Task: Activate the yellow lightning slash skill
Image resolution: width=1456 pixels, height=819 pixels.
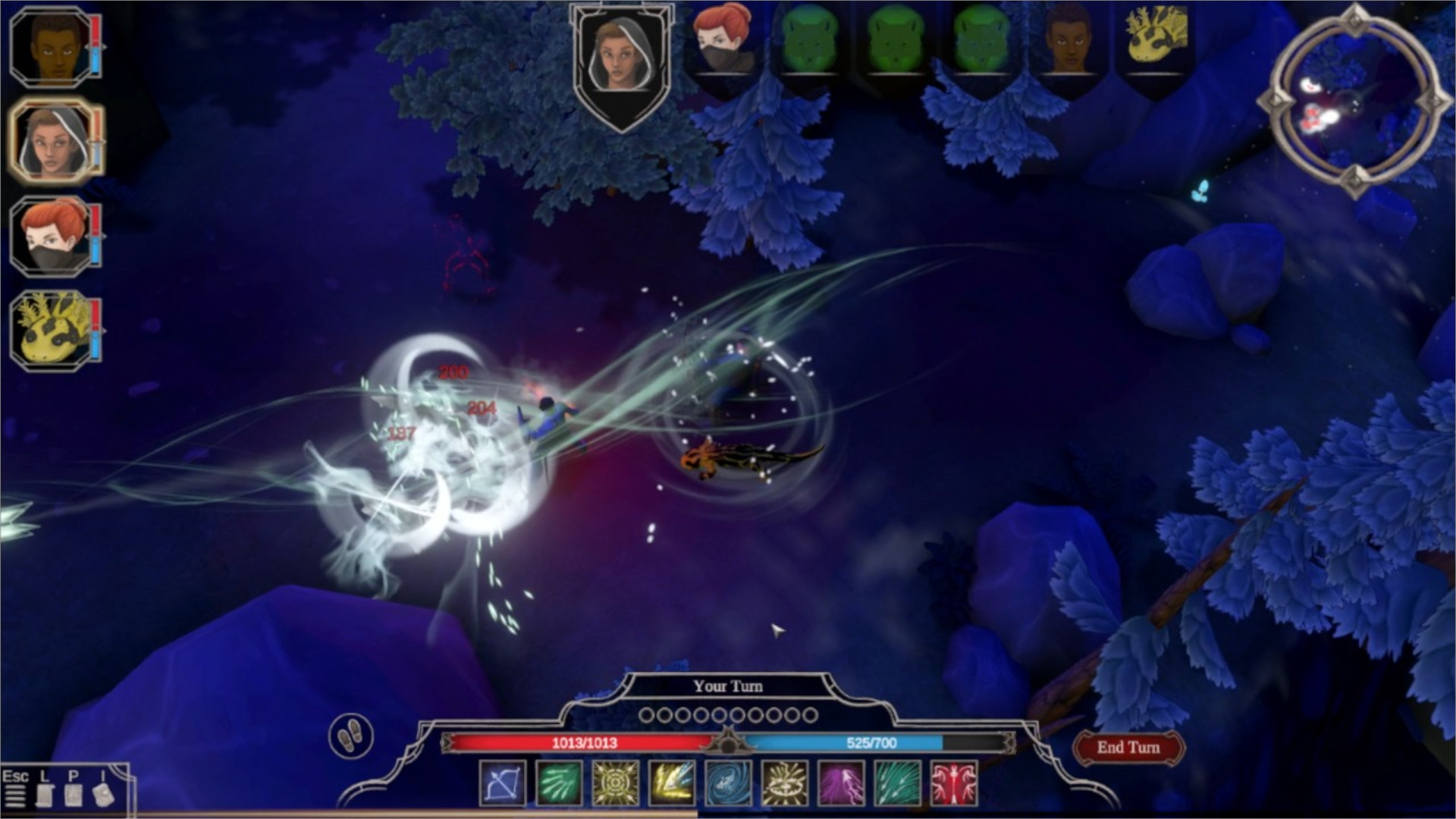Action: pos(670,785)
